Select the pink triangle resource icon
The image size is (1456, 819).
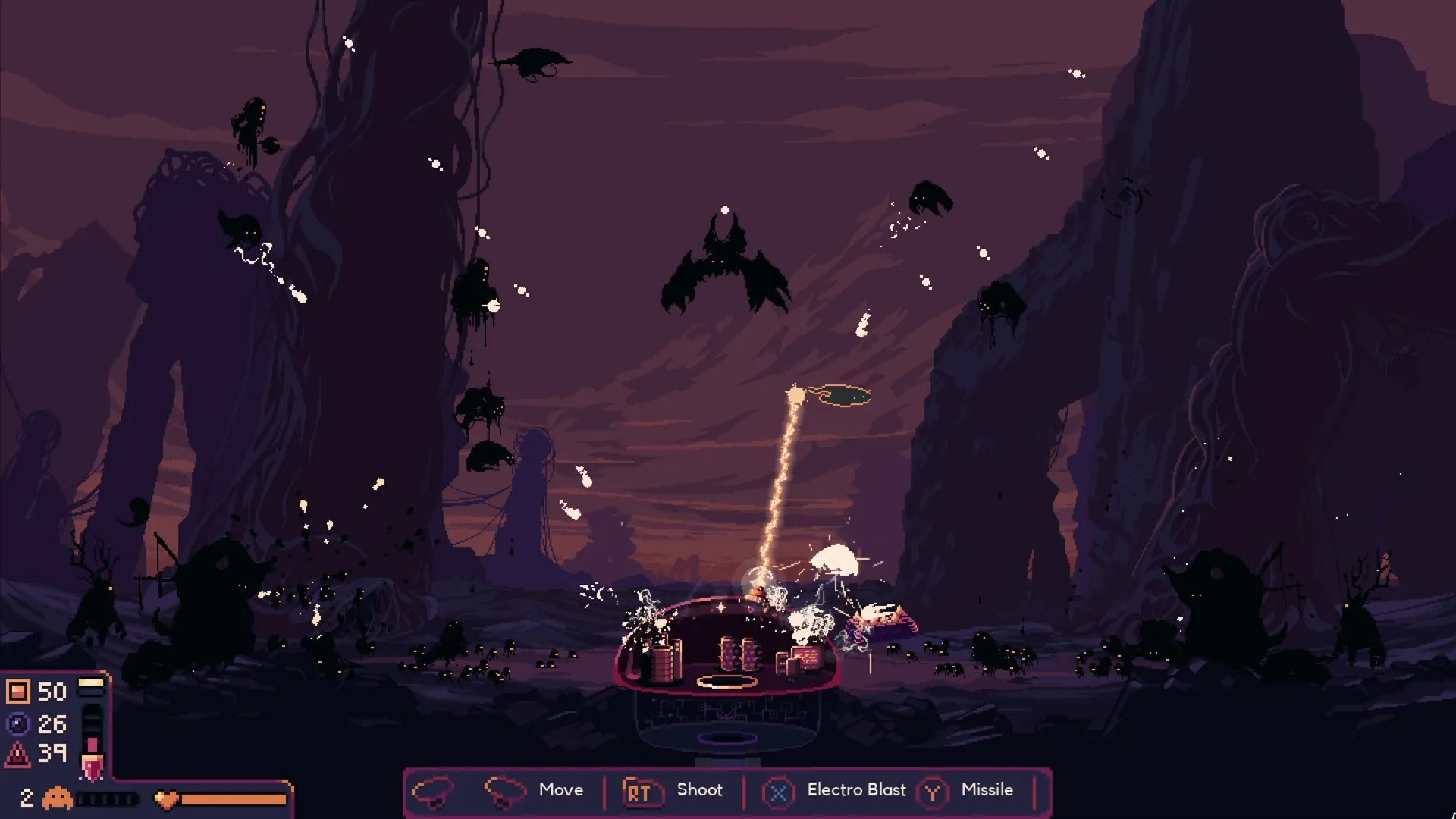[x=20, y=754]
